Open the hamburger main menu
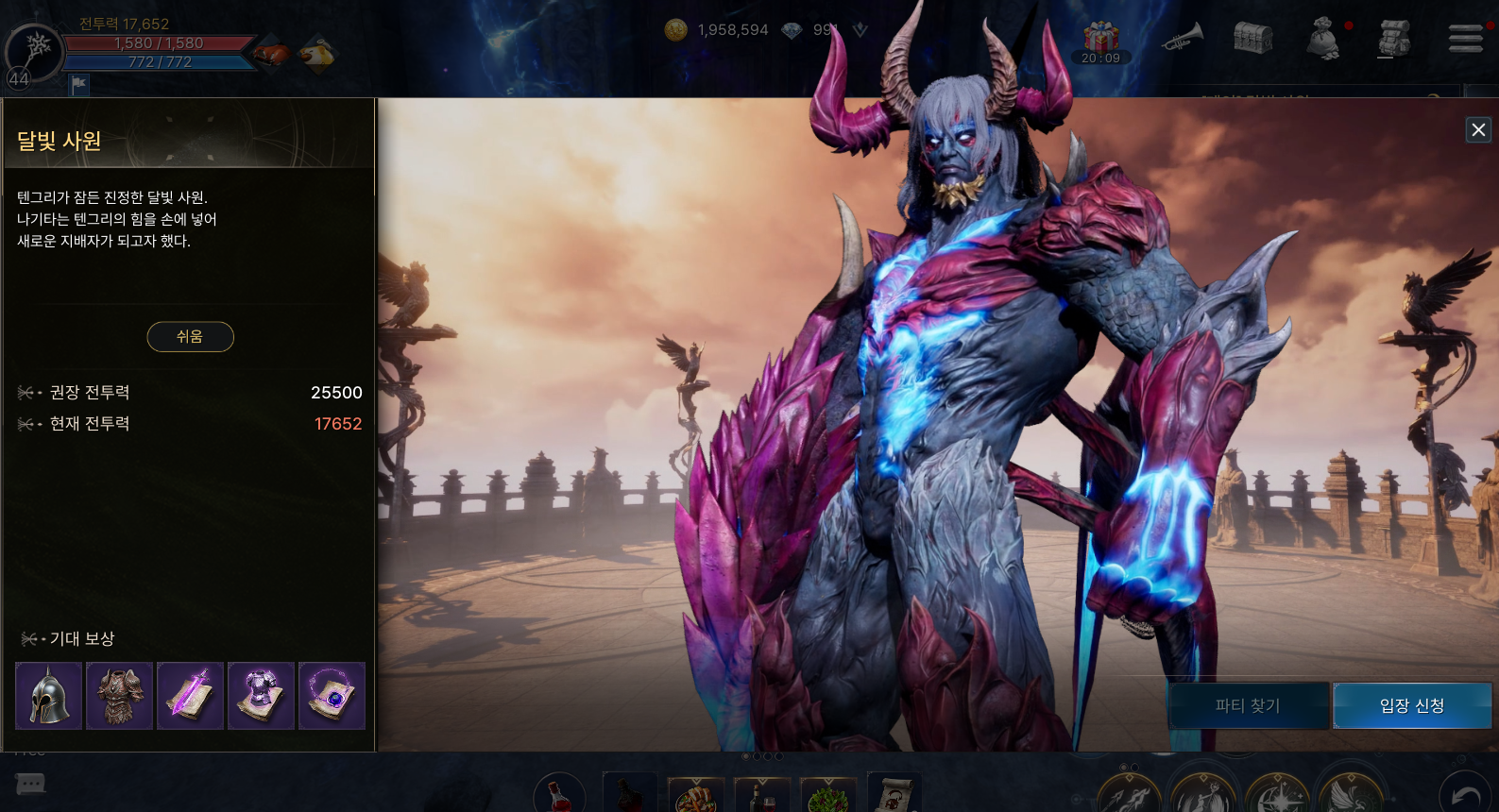 coord(1465,38)
